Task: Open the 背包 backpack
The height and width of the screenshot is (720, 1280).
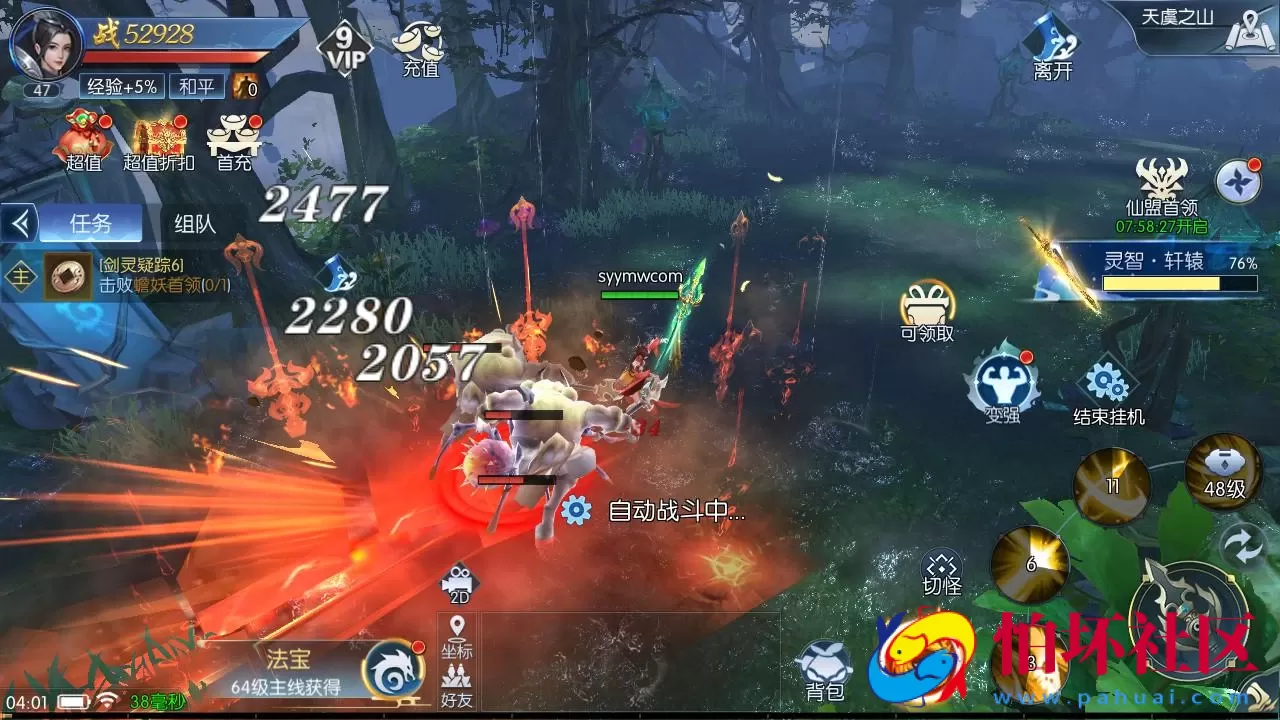Action: click(826, 663)
